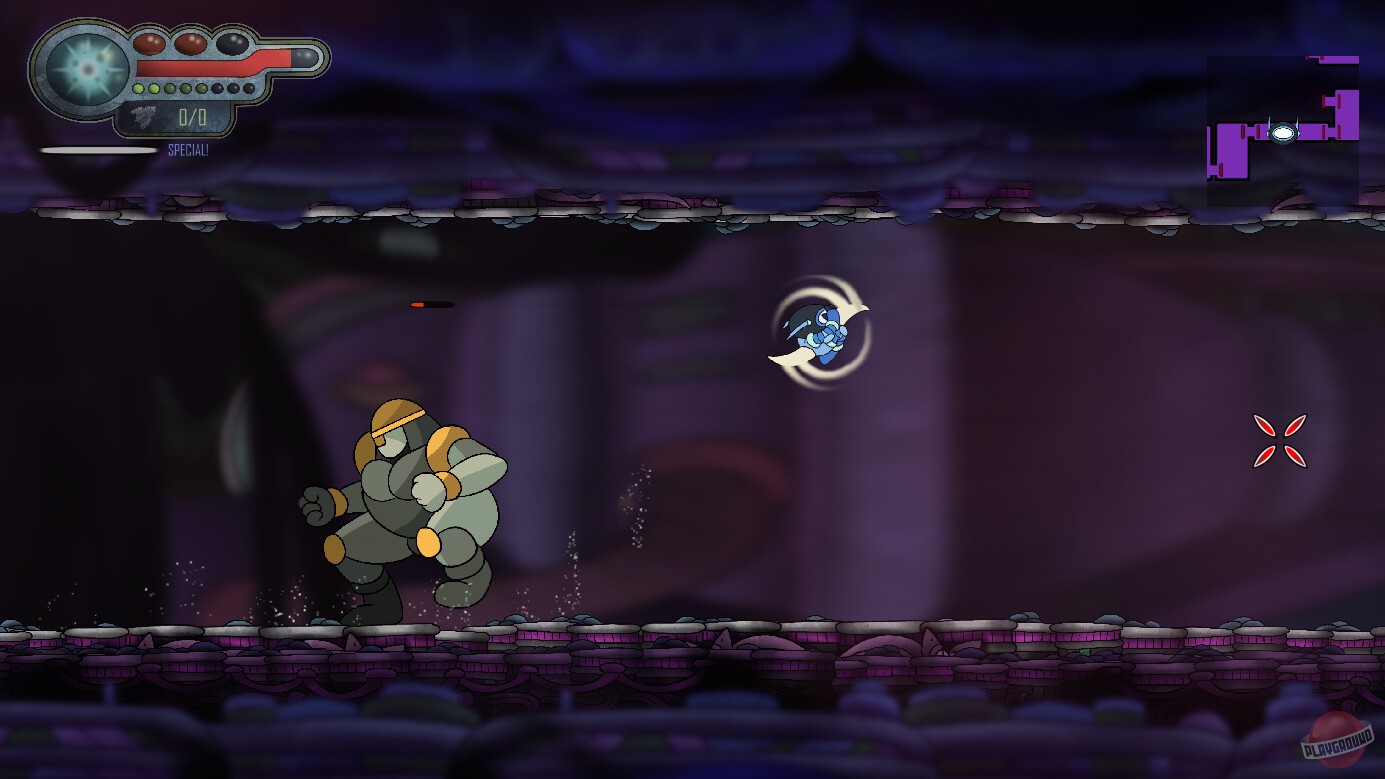Click the first red ammo orb on the HUD
This screenshot has width=1385, height=779.
pyautogui.click(x=149, y=43)
